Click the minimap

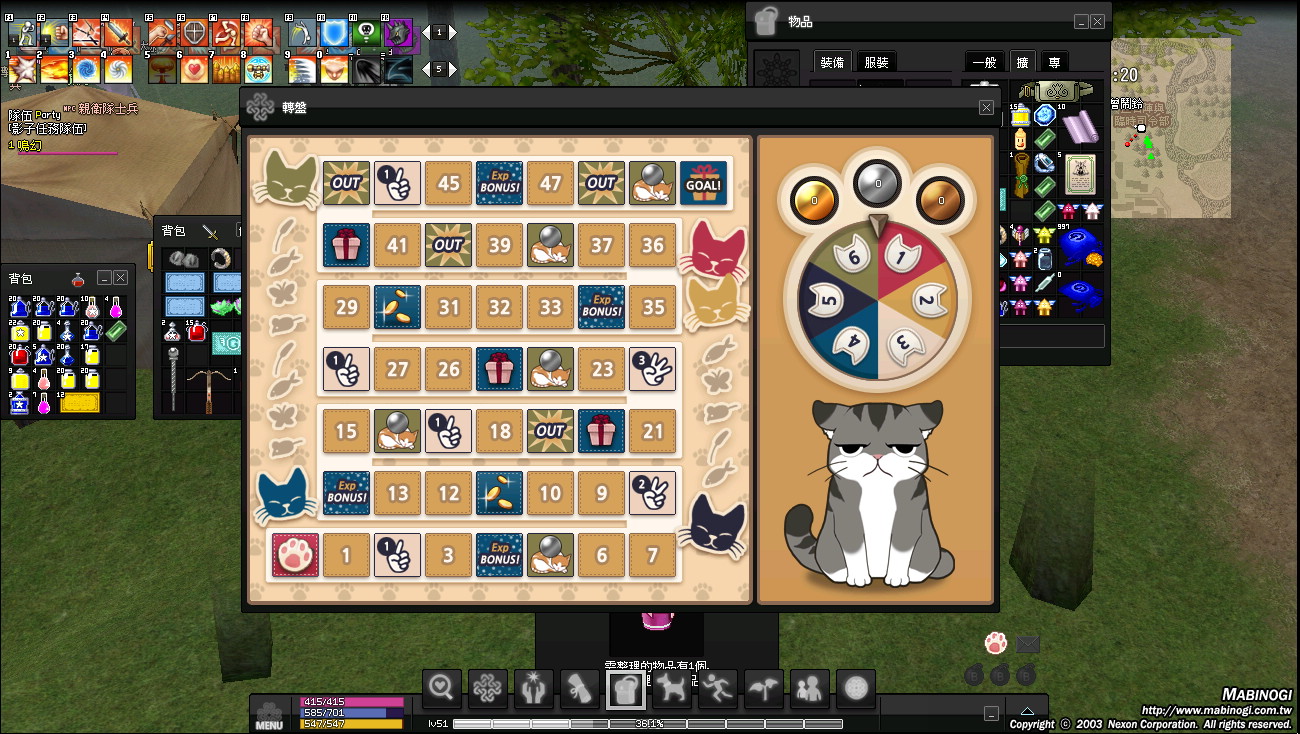pos(1170,128)
